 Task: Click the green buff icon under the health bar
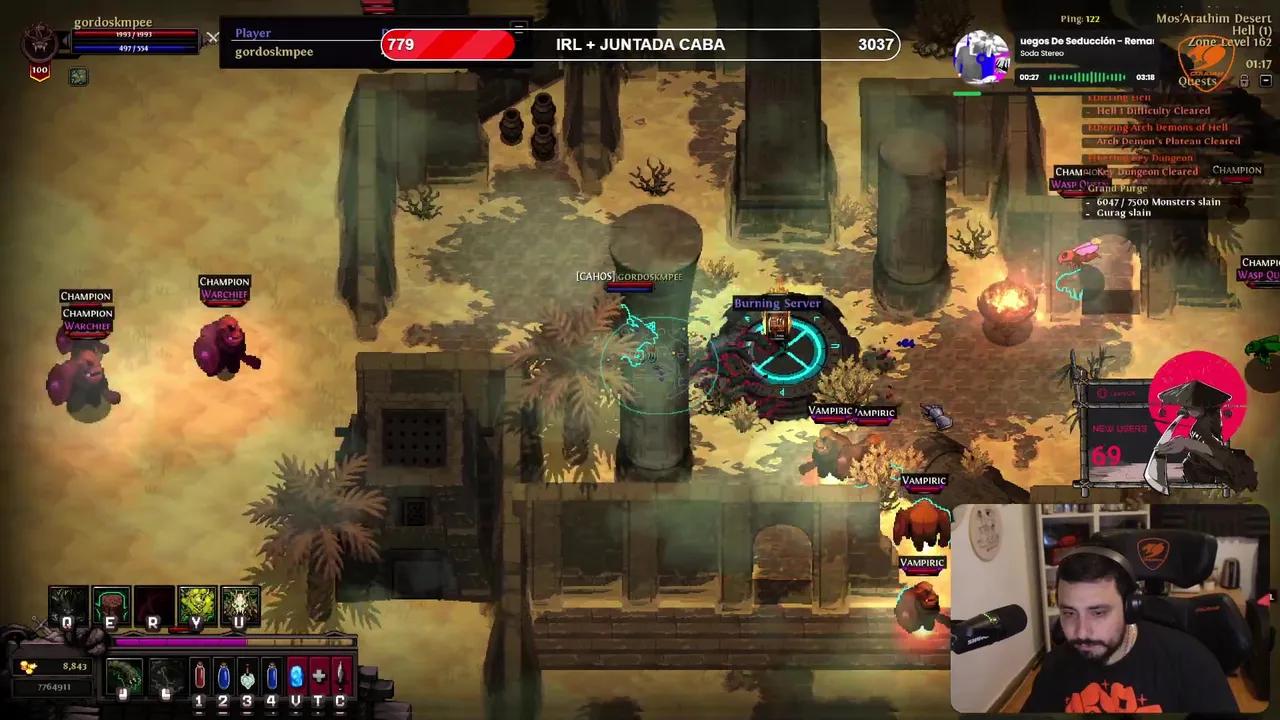pyautogui.click(x=78, y=77)
